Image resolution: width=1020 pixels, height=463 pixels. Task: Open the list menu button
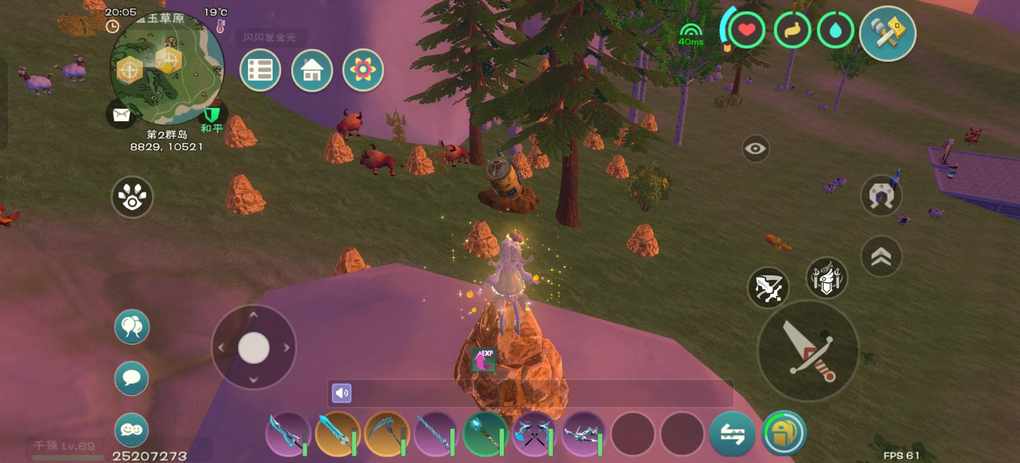pyautogui.click(x=260, y=70)
